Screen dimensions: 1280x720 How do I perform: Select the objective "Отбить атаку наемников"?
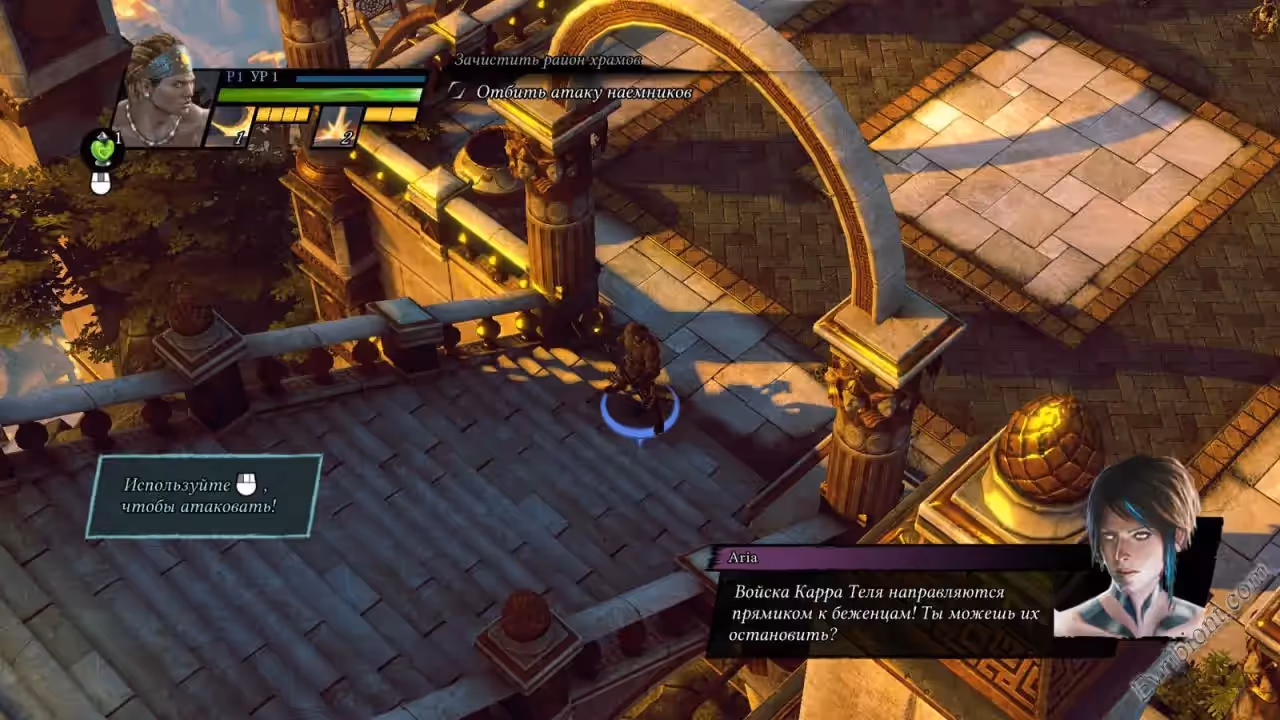584,92
